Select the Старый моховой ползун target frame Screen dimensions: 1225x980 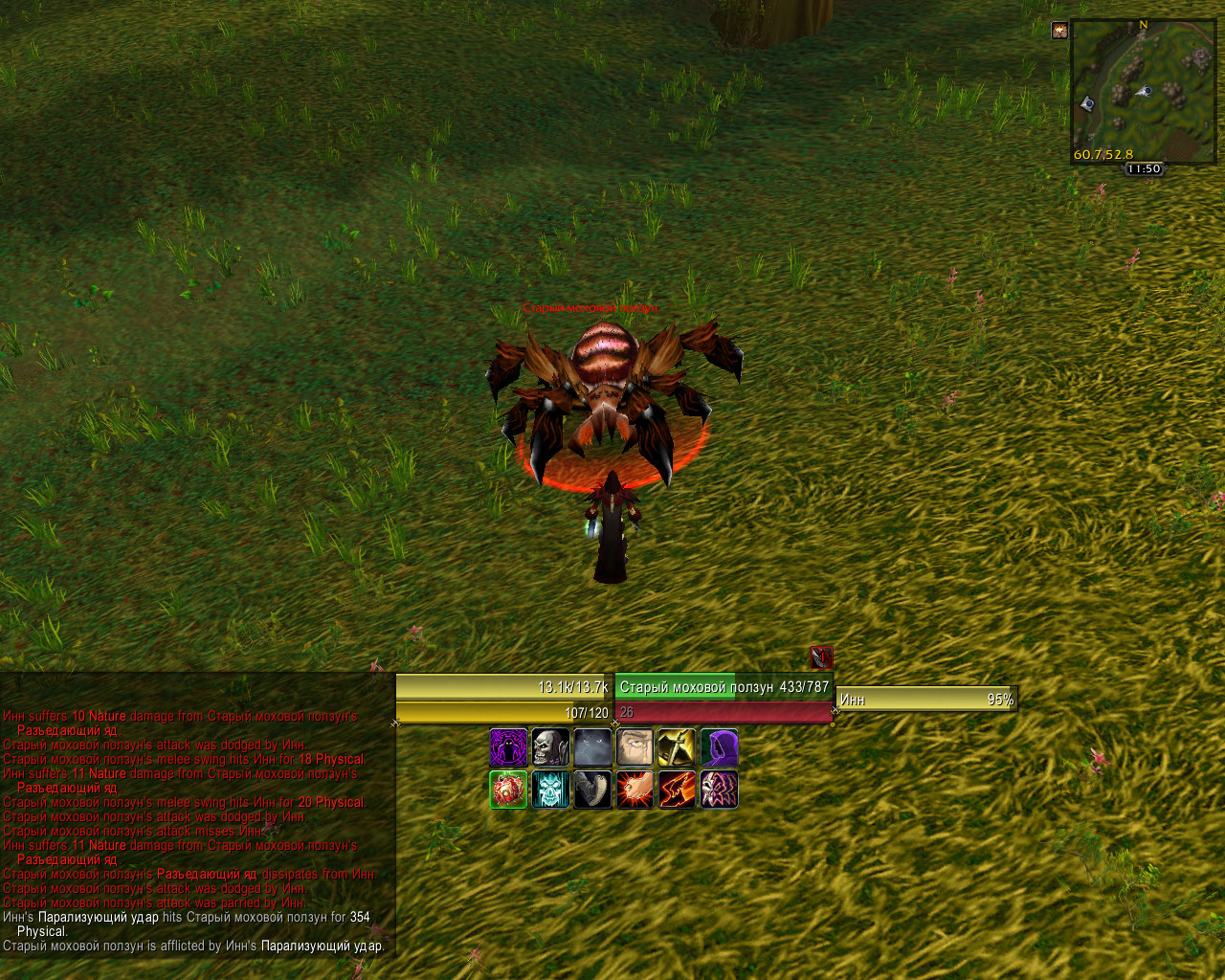tap(724, 687)
